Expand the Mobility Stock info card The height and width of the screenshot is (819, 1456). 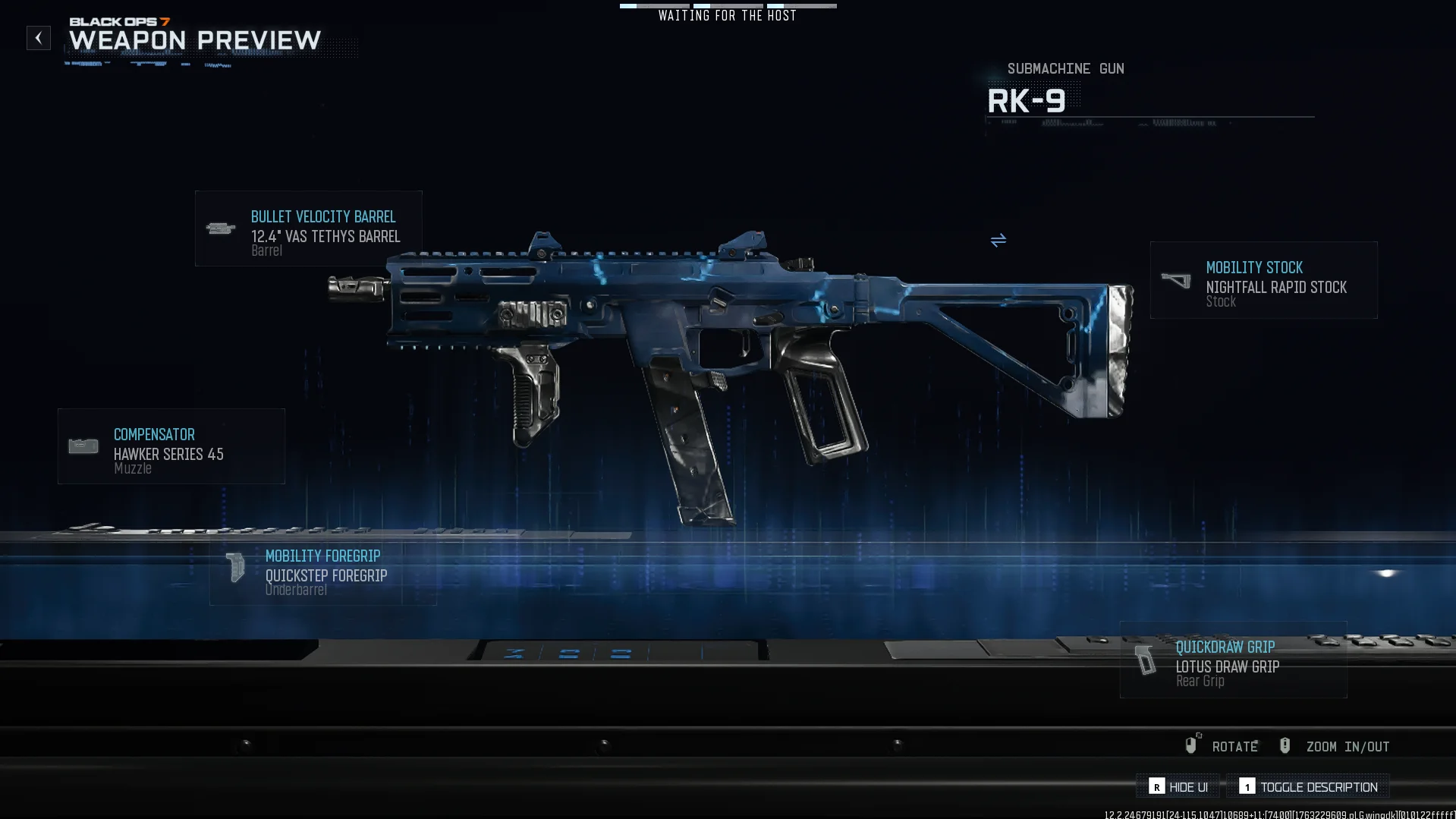[x=1263, y=280]
